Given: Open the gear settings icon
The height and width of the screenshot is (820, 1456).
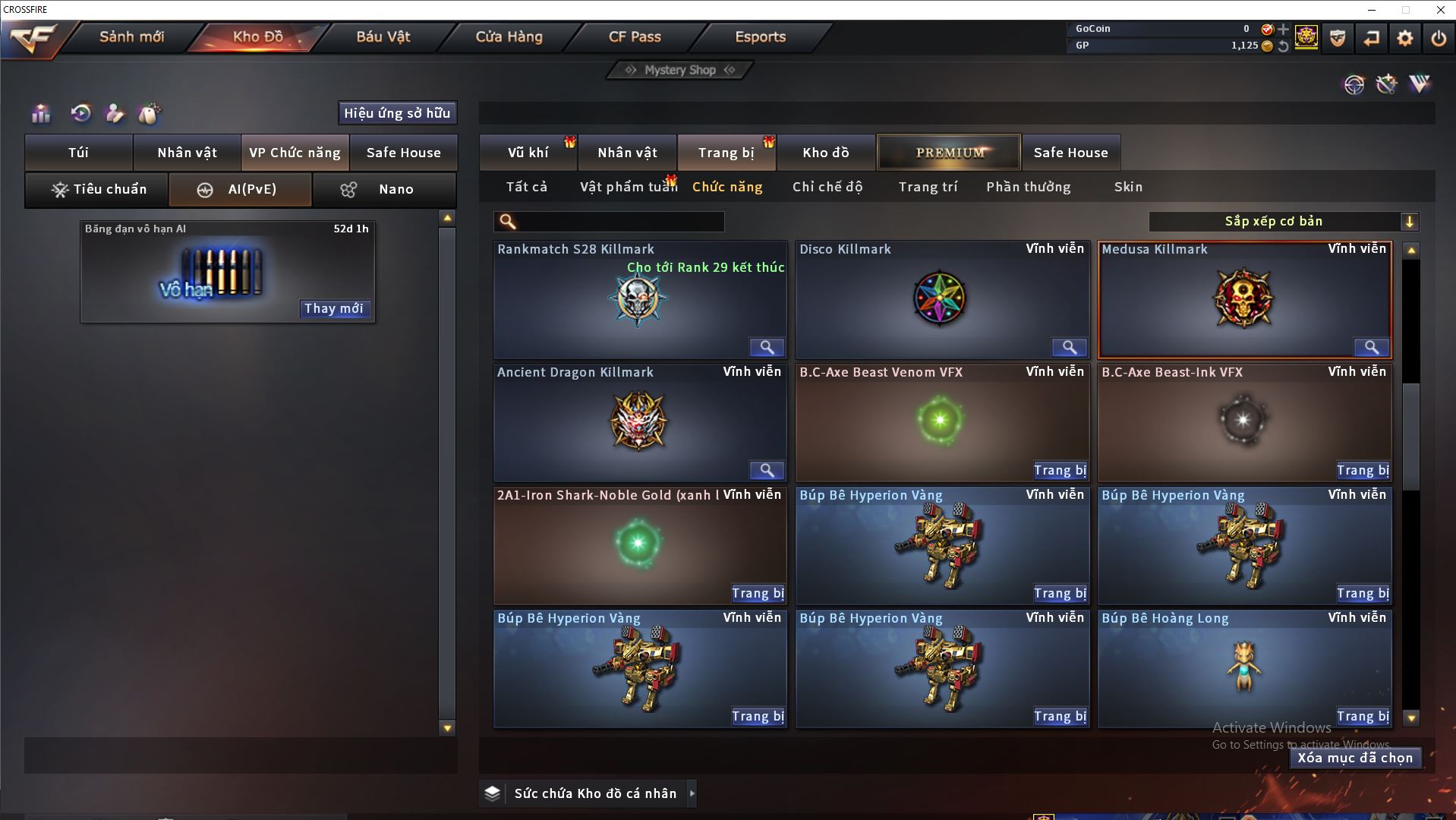Looking at the screenshot, I should click(x=1404, y=38).
